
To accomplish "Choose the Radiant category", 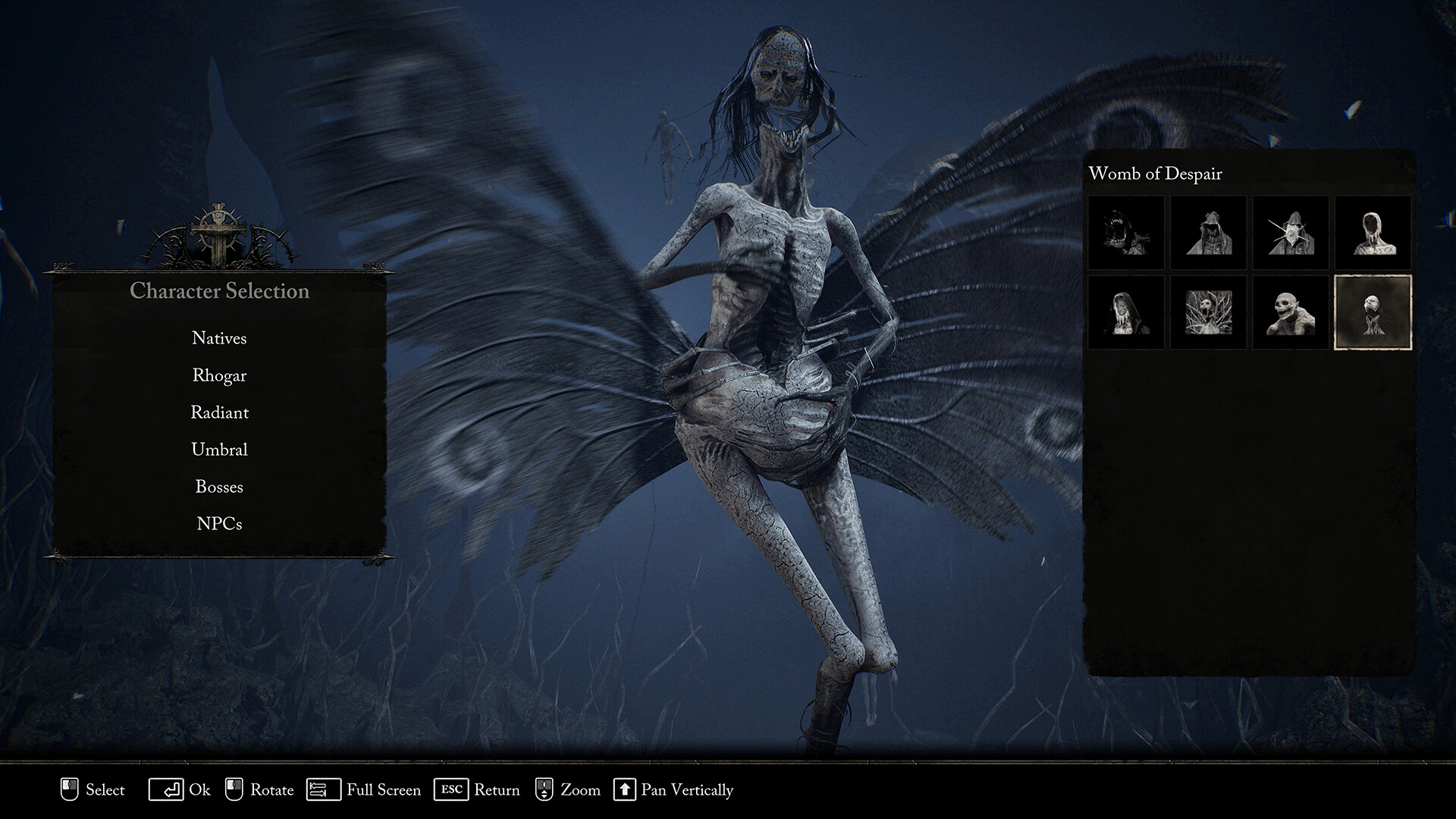I will (x=219, y=413).
